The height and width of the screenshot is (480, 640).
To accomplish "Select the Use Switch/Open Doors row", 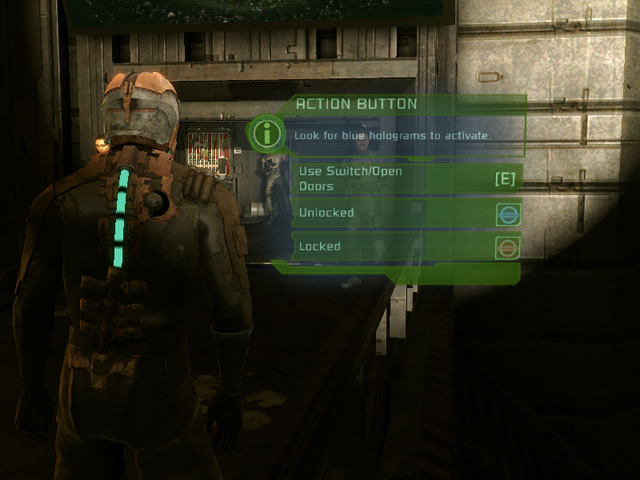I will tap(407, 178).
